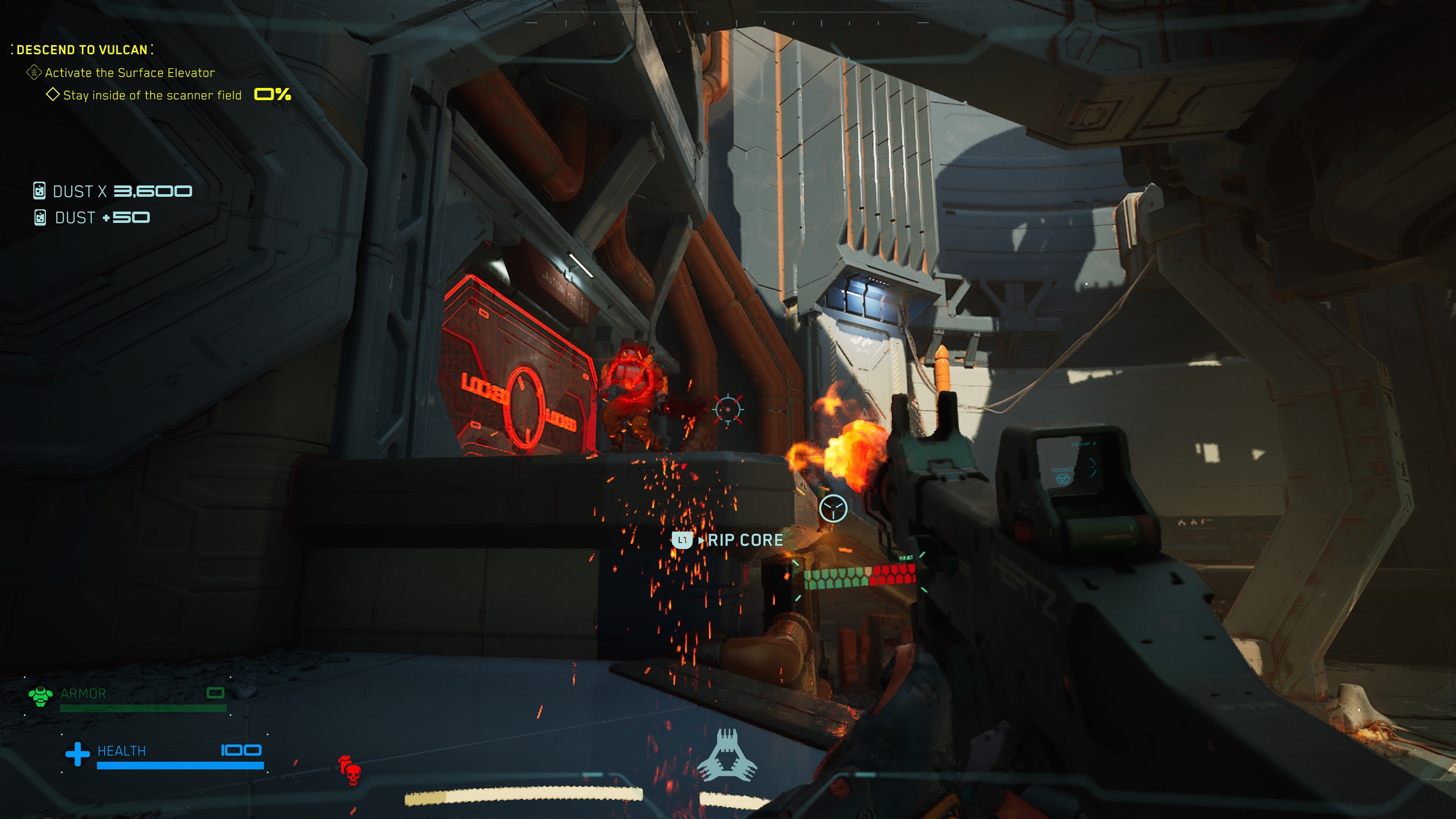Image resolution: width=1456 pixels, height=819 pixels.
Task: Click the green armor icon
Action: tap(40, 696)
